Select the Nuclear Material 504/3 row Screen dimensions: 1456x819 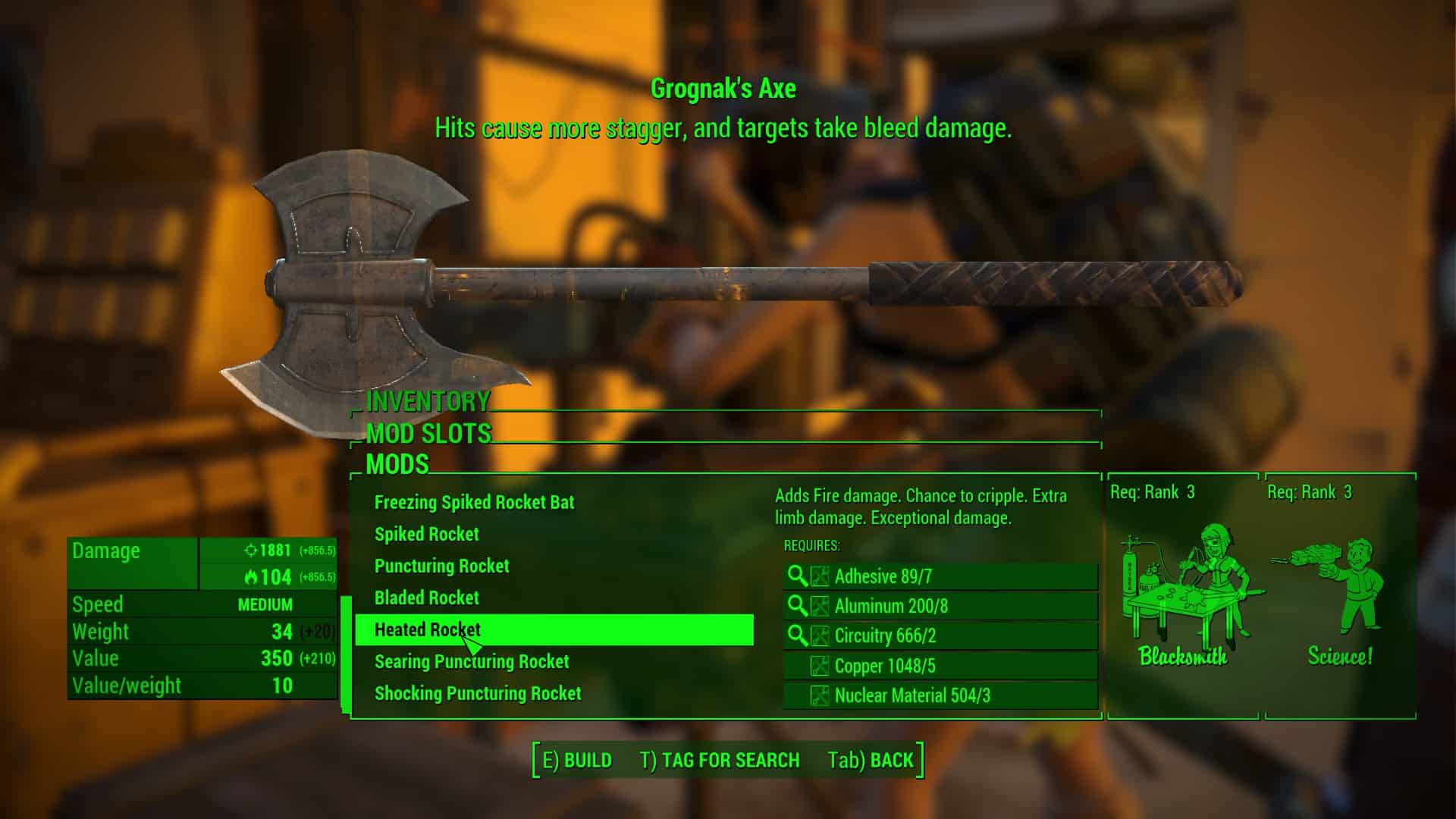940,695
